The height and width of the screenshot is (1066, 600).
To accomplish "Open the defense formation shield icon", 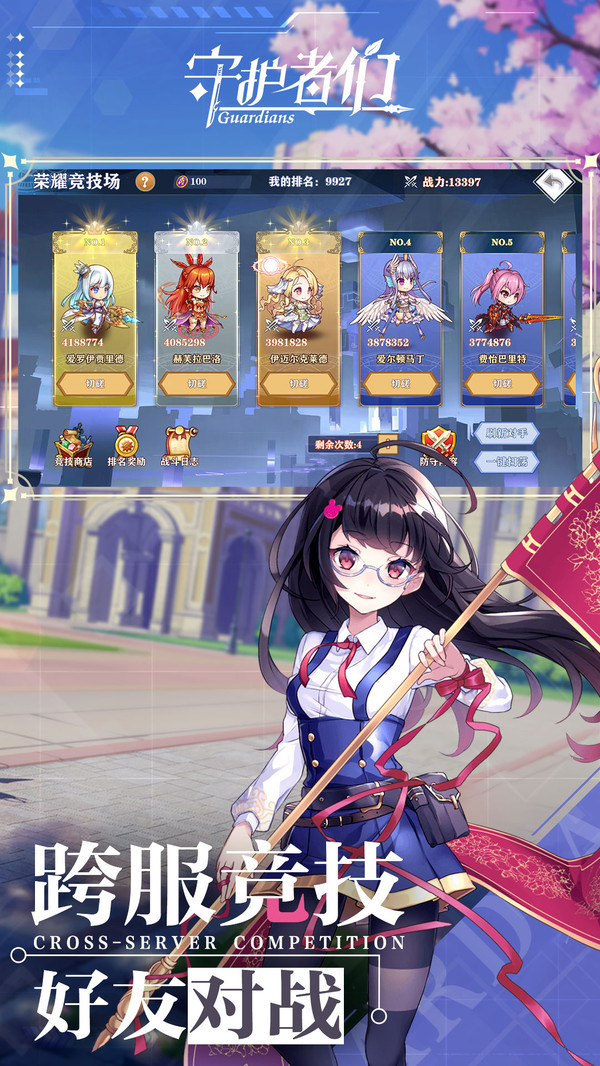I will [x=438, y=445].
